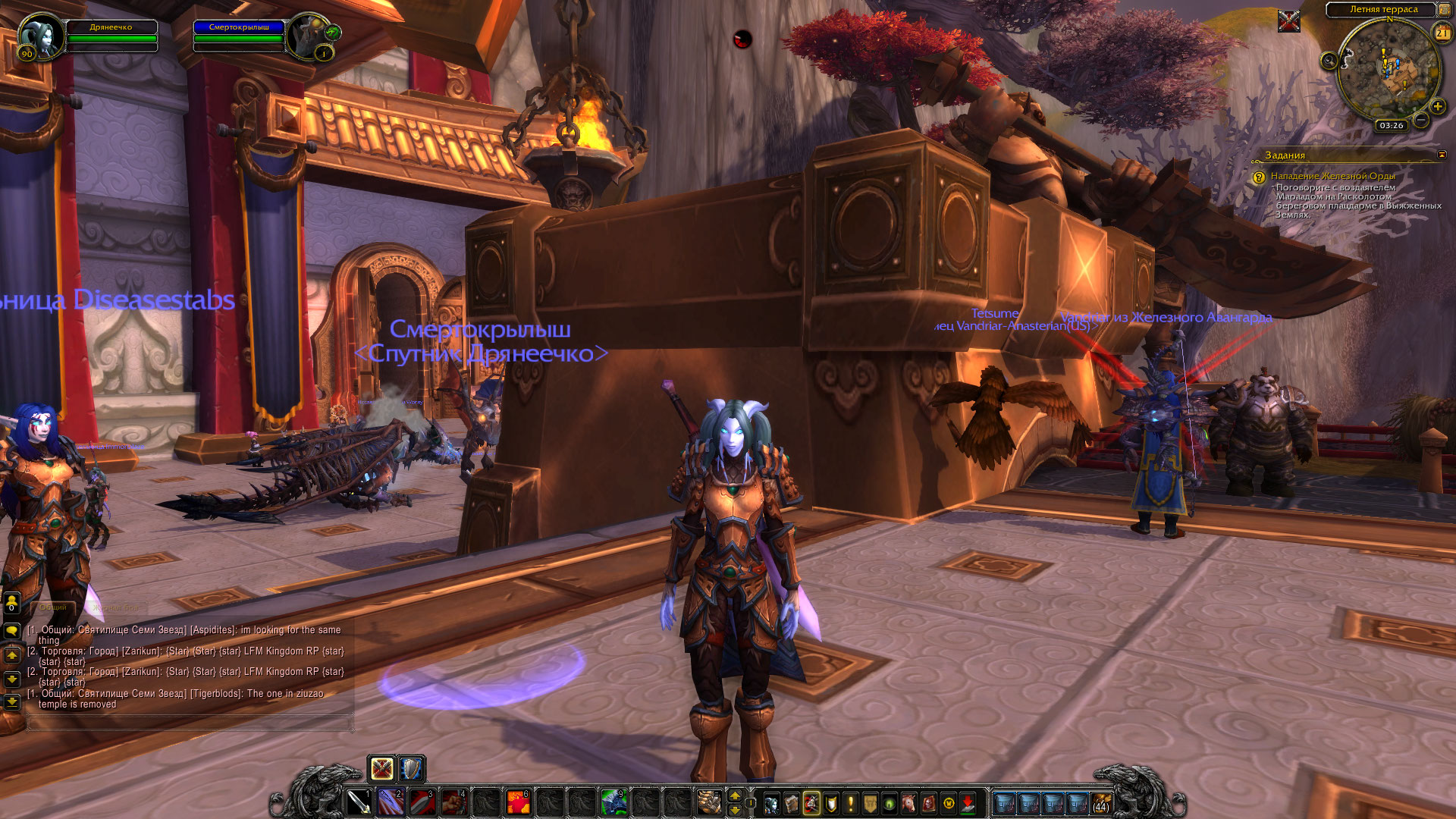Screen dimensions: 1456x819
Task: Open the calendar button showing 21
Action: point(1442,33)
